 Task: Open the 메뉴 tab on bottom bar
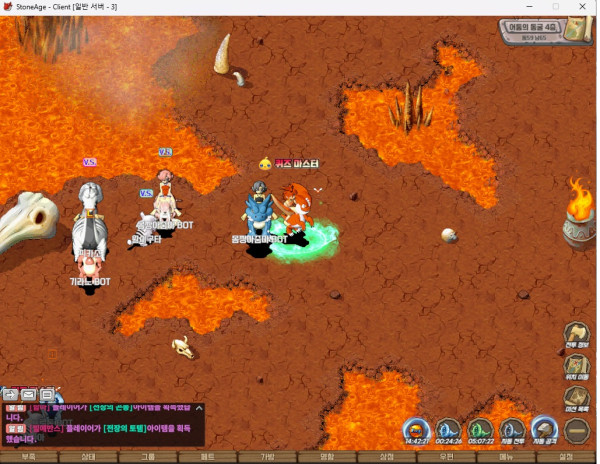tap(506, 457)
